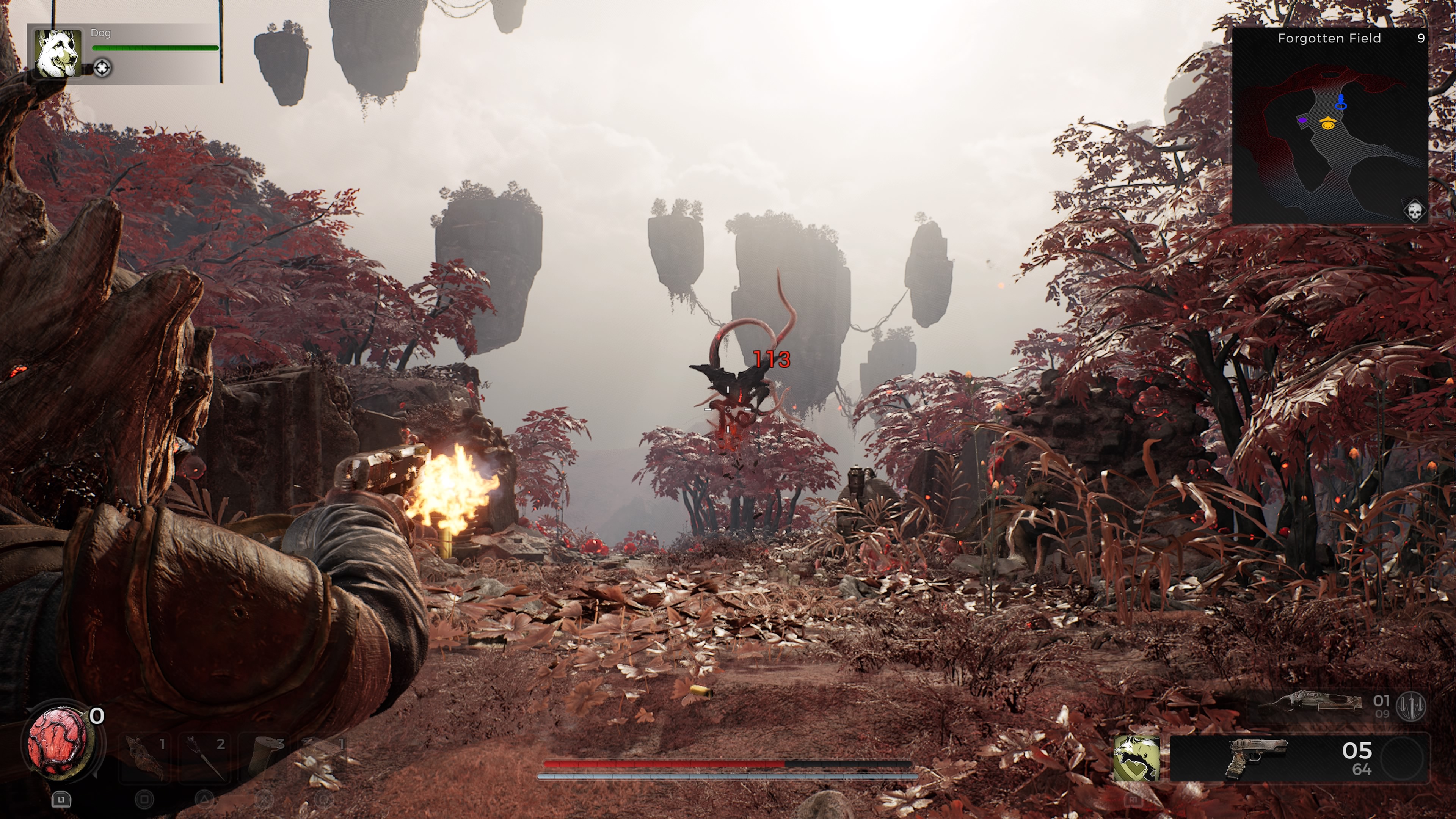Click the purple marker on the minimap
Viewport: 1456px width, 819px height.
[1302, 120]
